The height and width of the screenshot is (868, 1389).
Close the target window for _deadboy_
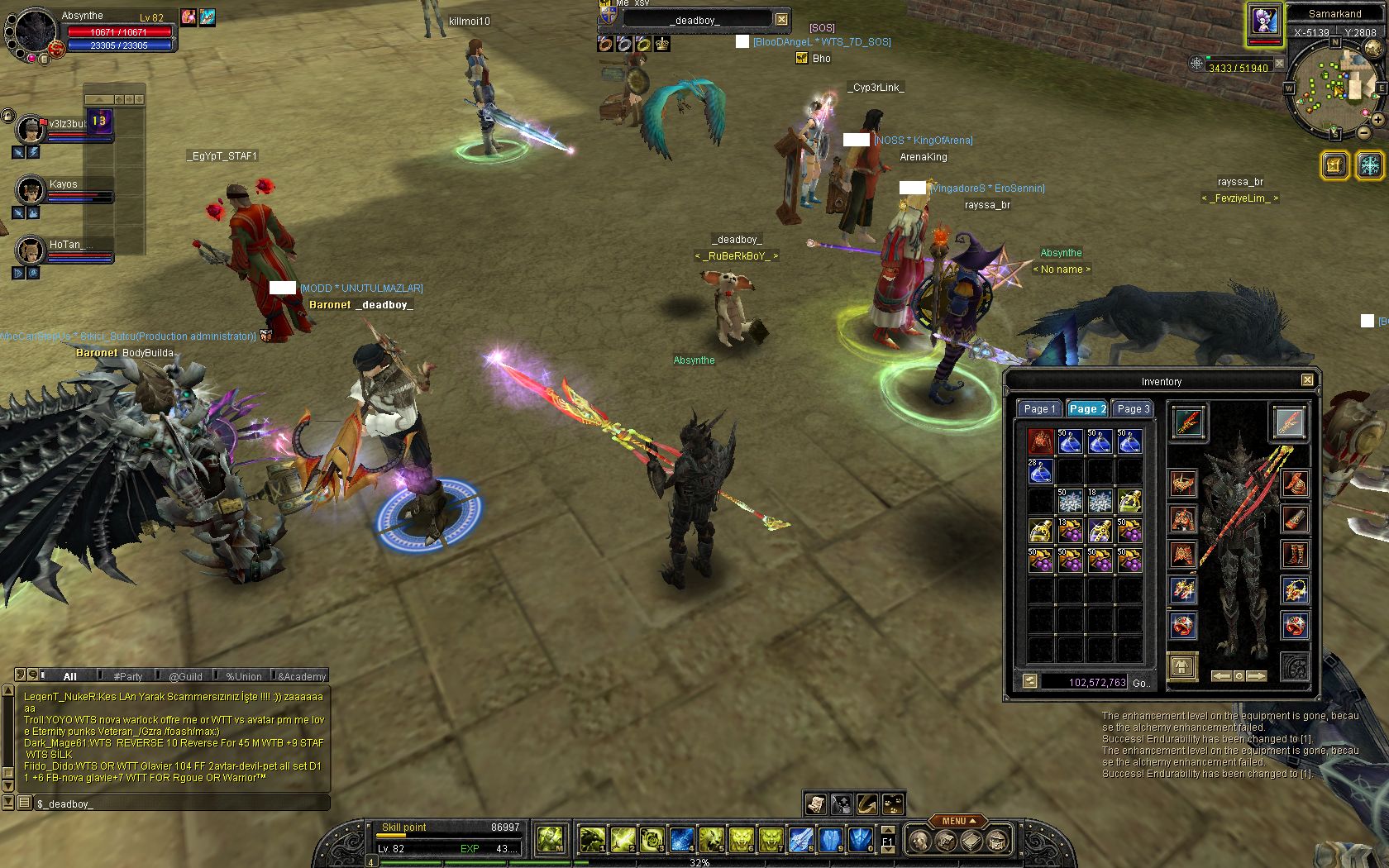coord(781,19)
